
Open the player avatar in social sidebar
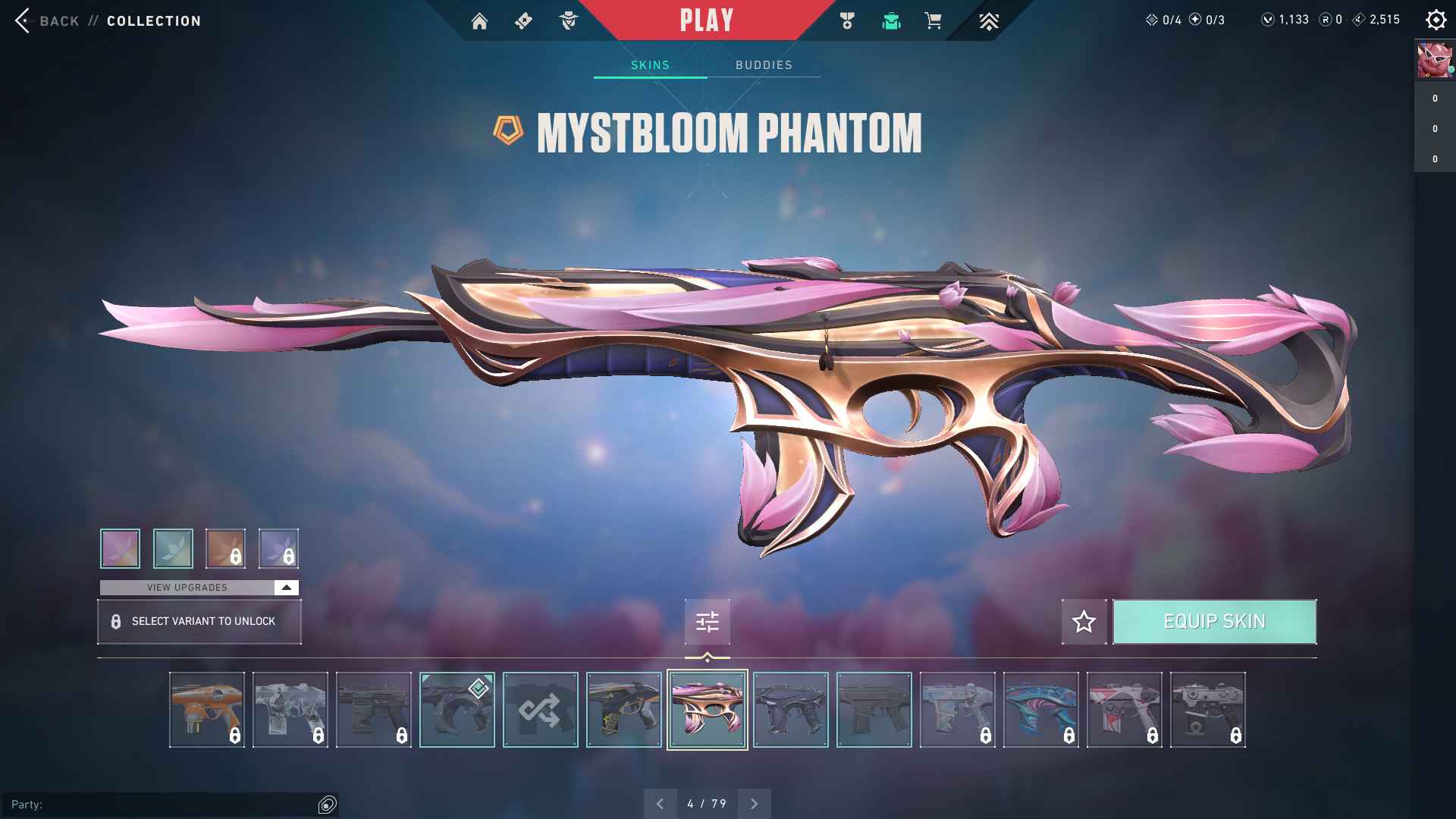1435,61
